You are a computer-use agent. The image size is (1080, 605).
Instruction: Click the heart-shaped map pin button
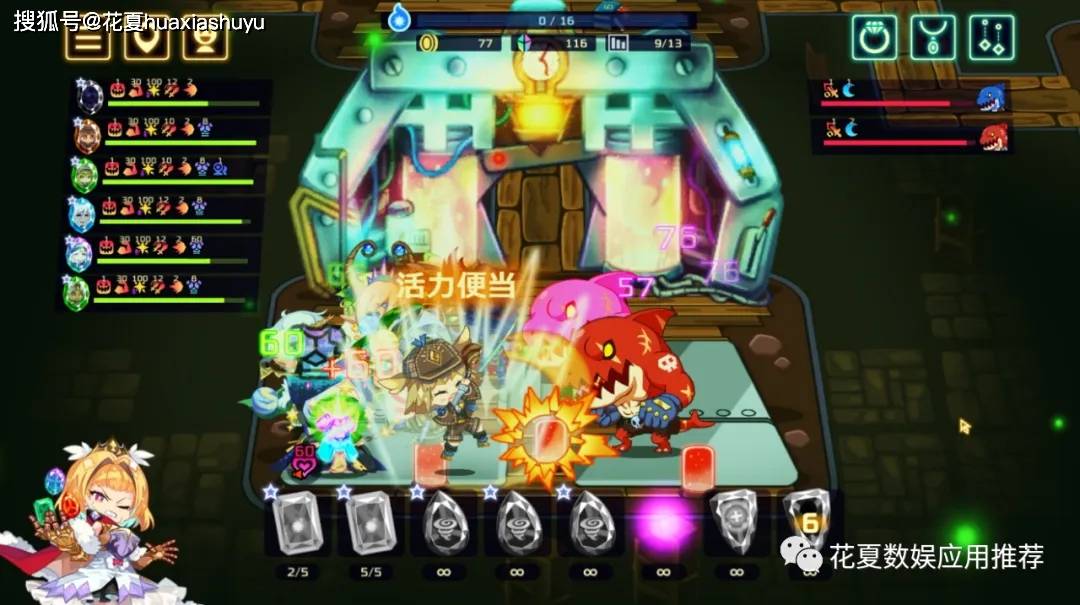[147, 43]
